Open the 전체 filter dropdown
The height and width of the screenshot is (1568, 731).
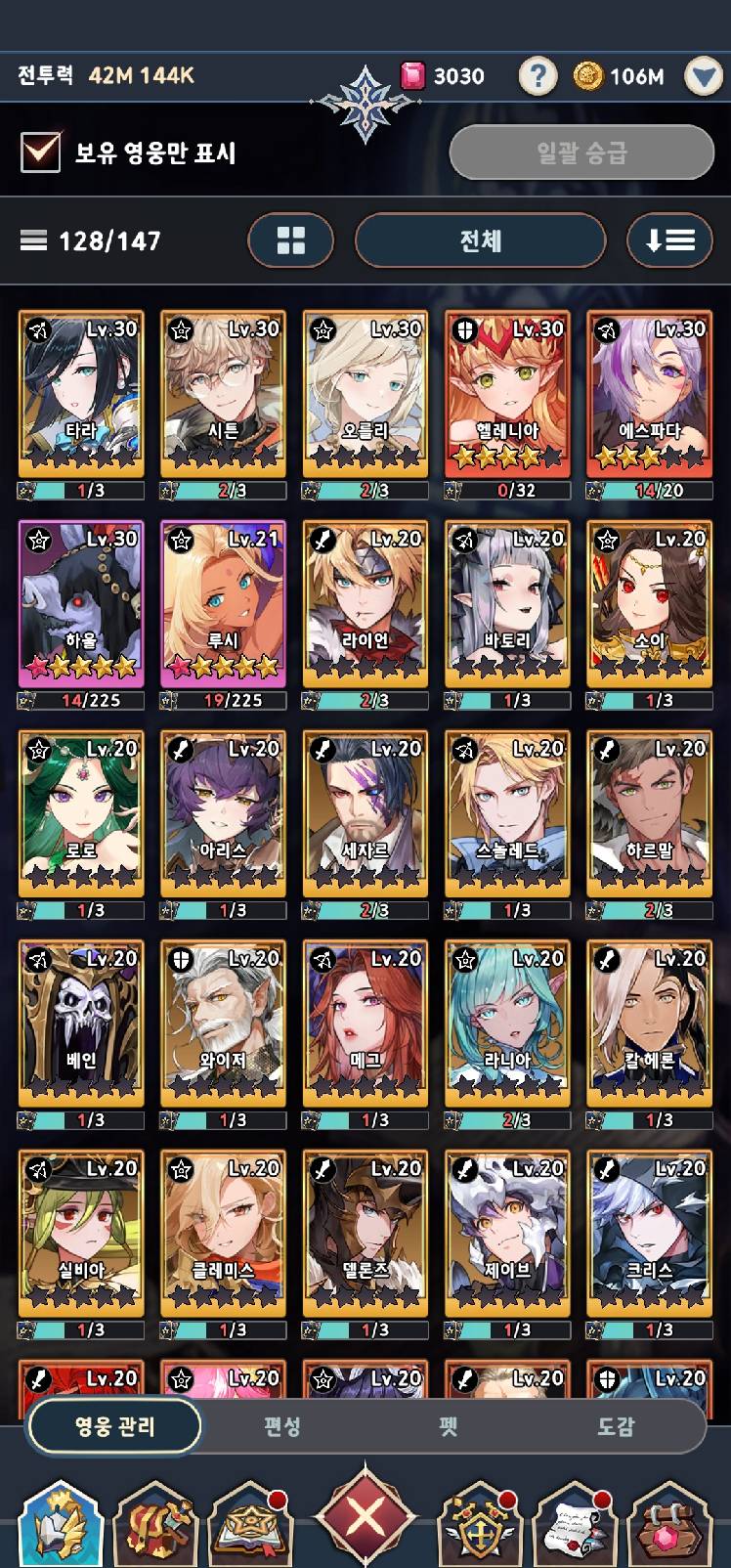click(480, 240)
